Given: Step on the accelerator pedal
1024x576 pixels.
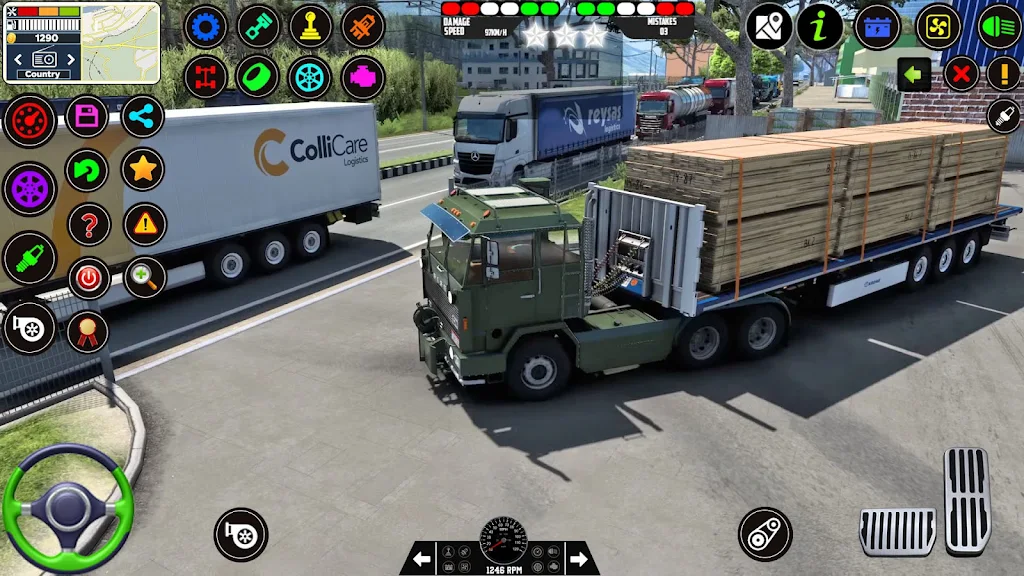Looking at the screenshot, I should pyautogui.click(x=966, y=499).
